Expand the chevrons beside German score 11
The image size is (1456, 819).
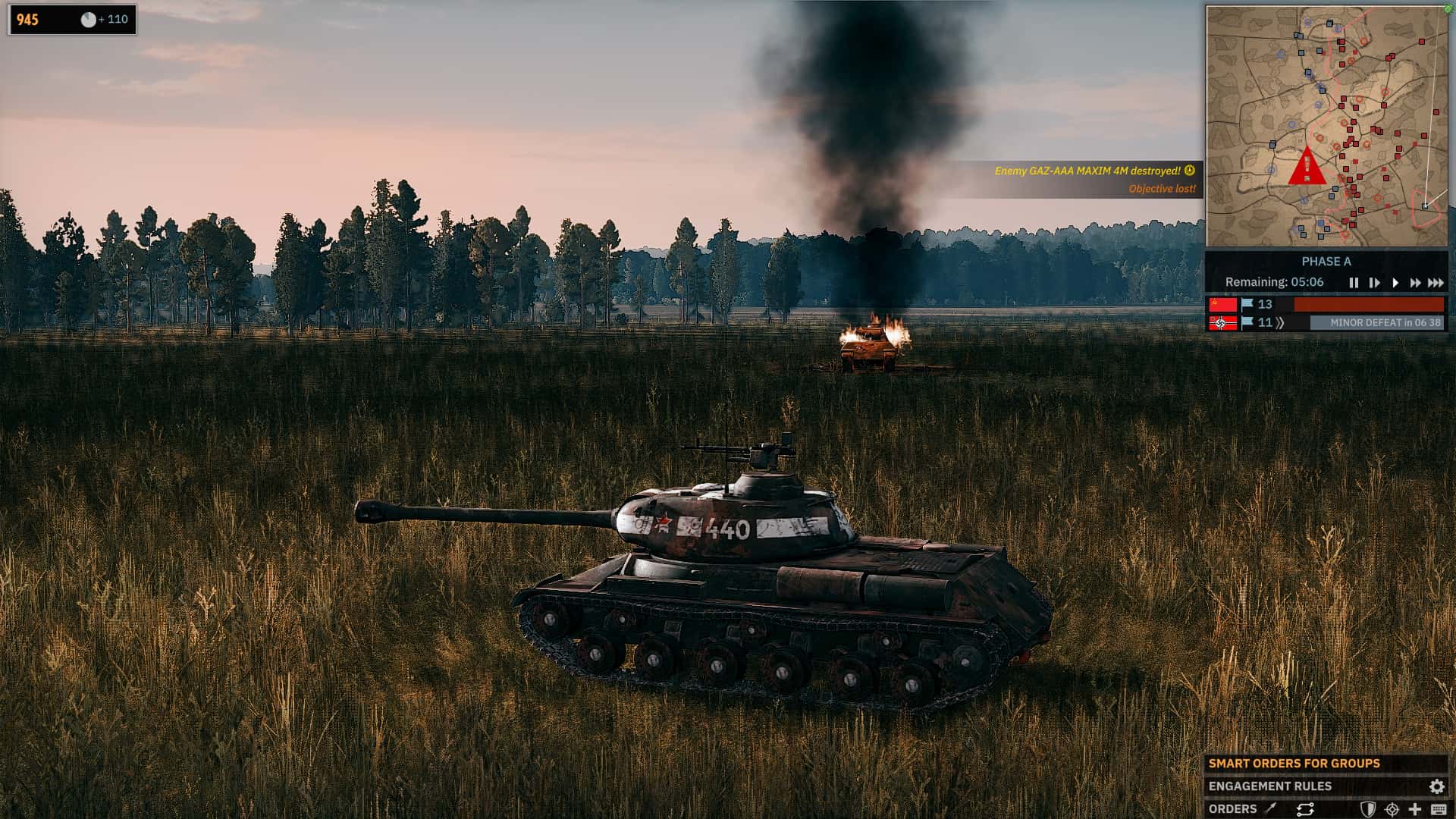coord(1280,322)
